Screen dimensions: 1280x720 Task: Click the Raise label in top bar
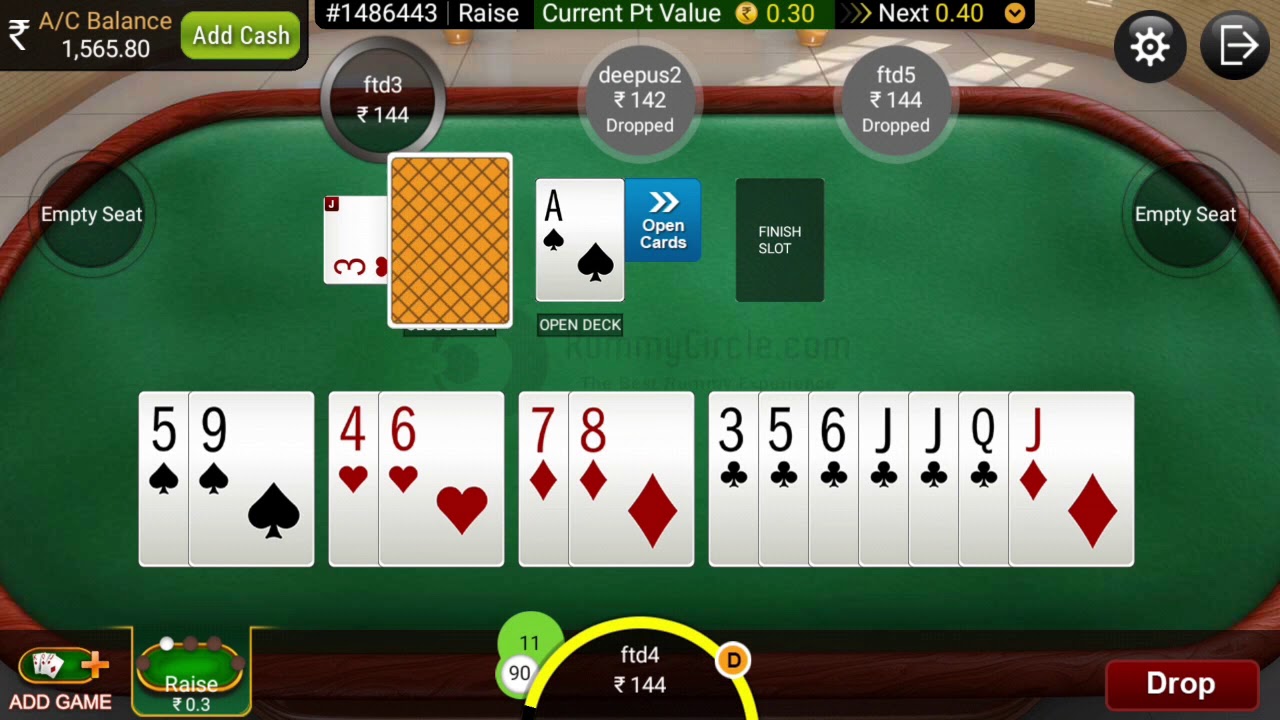pos(489,14)
